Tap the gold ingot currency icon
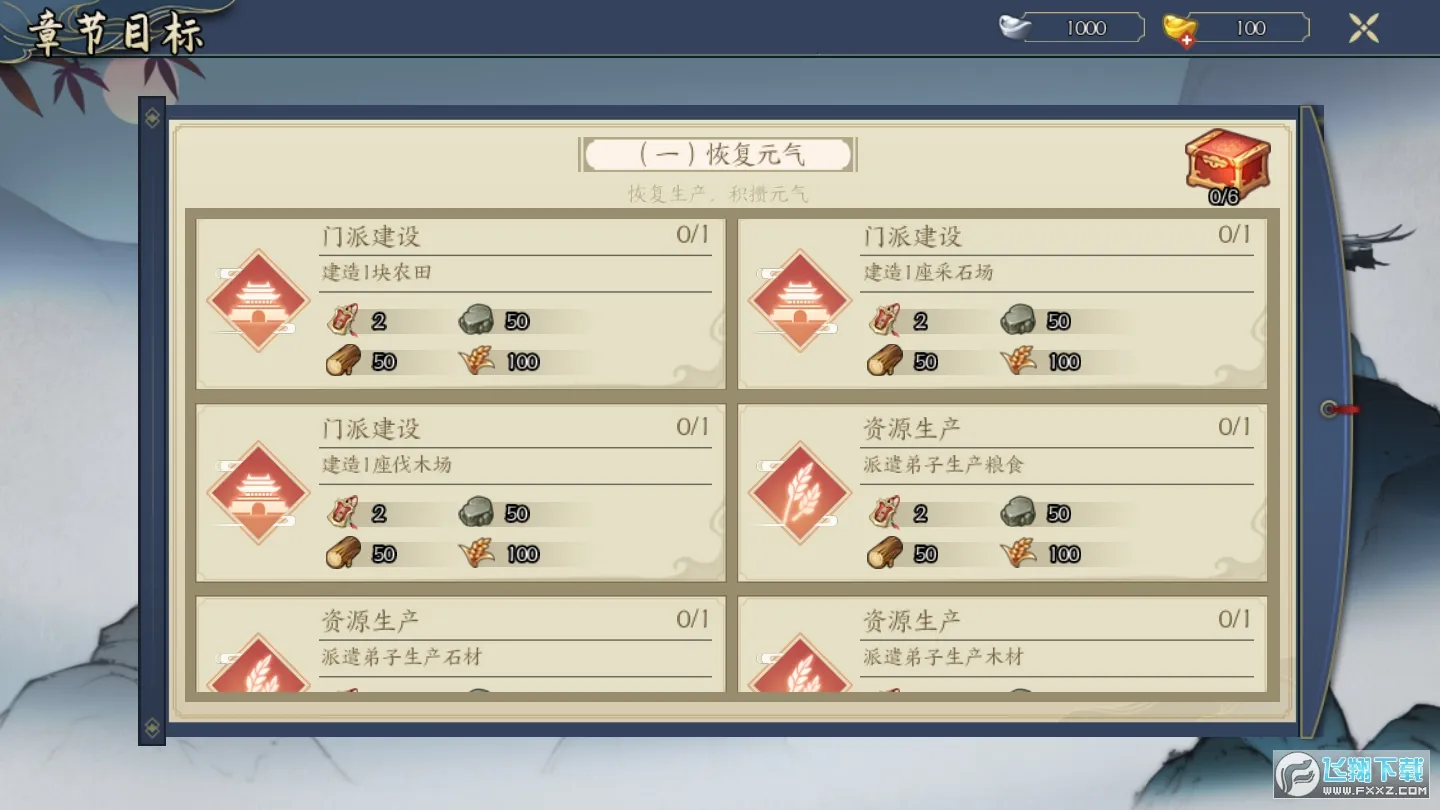 pyautogui.click(x=1180, y=27)
